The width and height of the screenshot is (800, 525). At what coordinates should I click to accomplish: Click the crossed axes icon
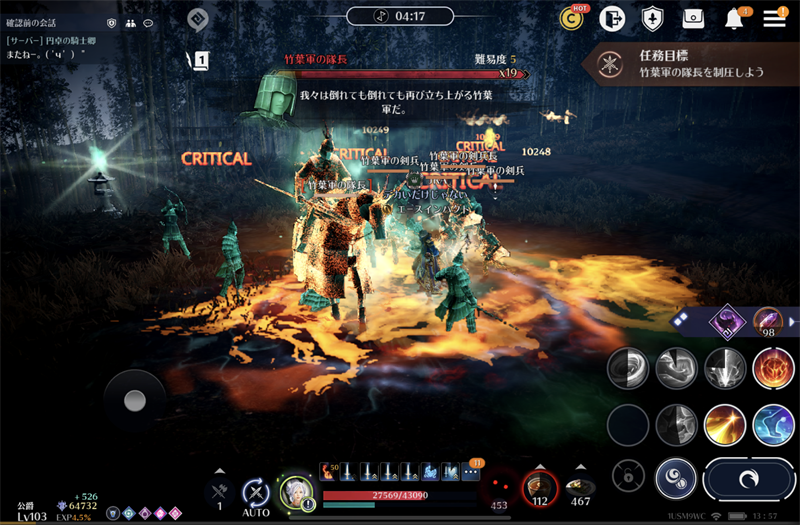[220, 490]
